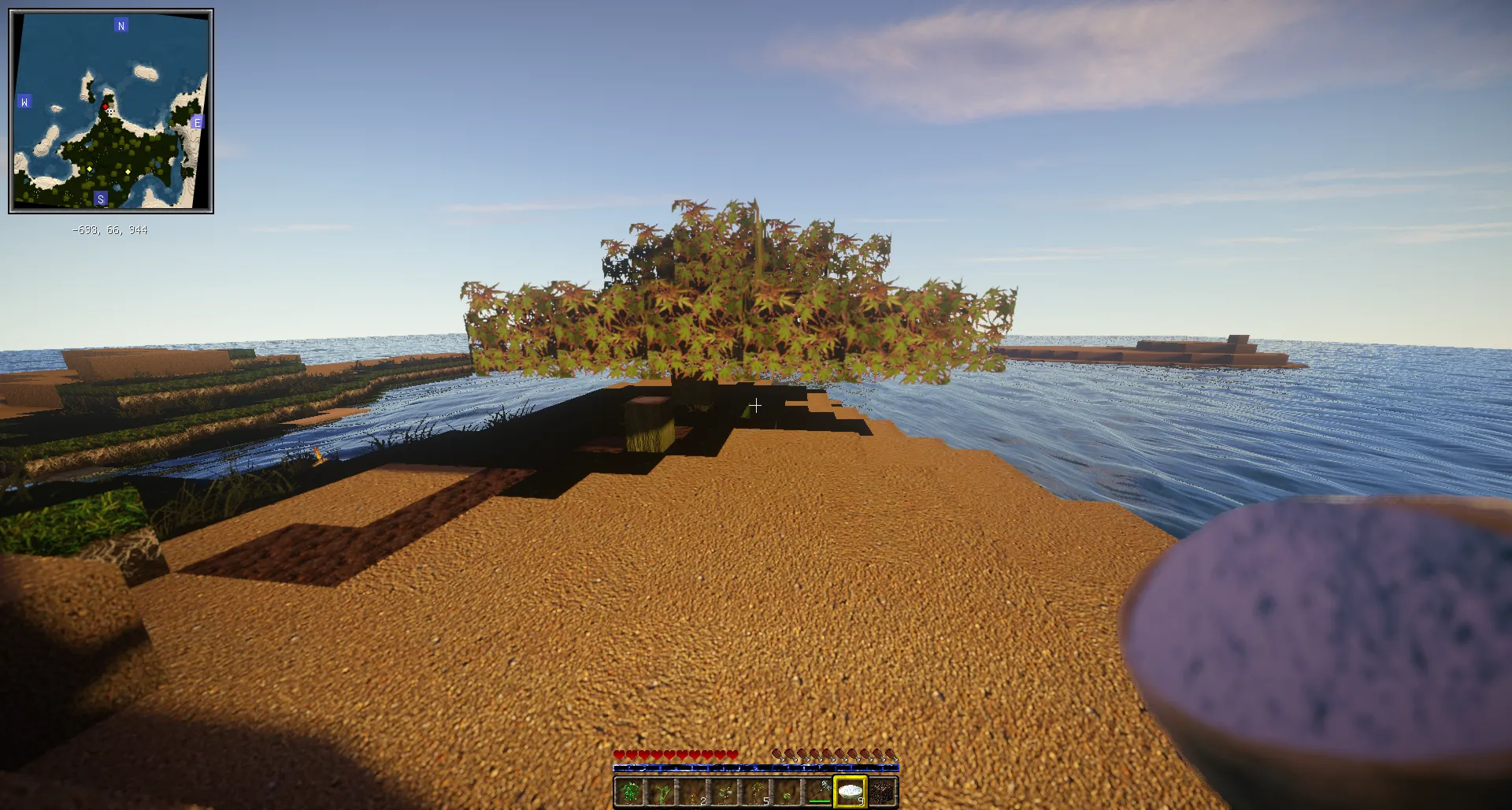
Task: Select the green seedling in hotbar slot two
Action: coord(661,791)
